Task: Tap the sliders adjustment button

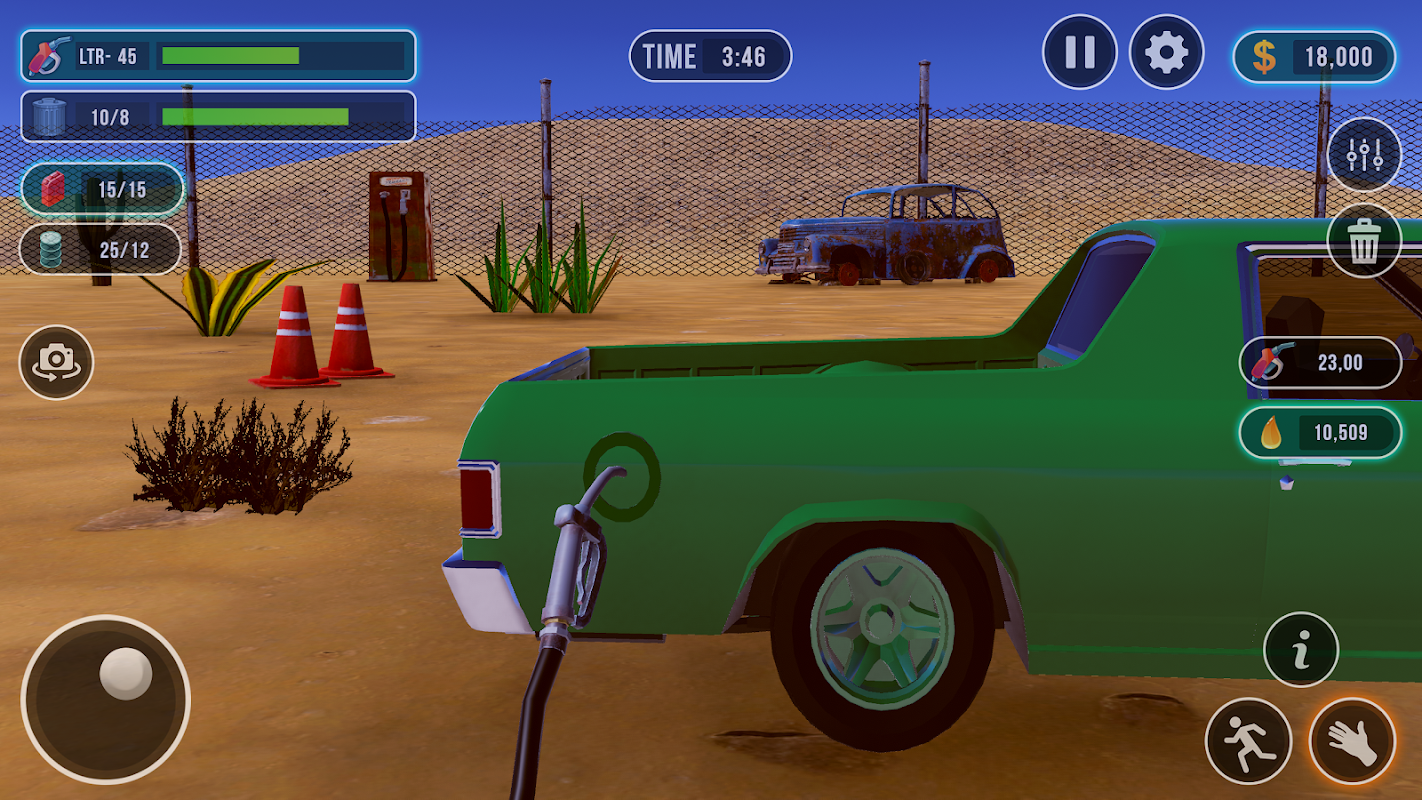Action: click(1364, 155)
